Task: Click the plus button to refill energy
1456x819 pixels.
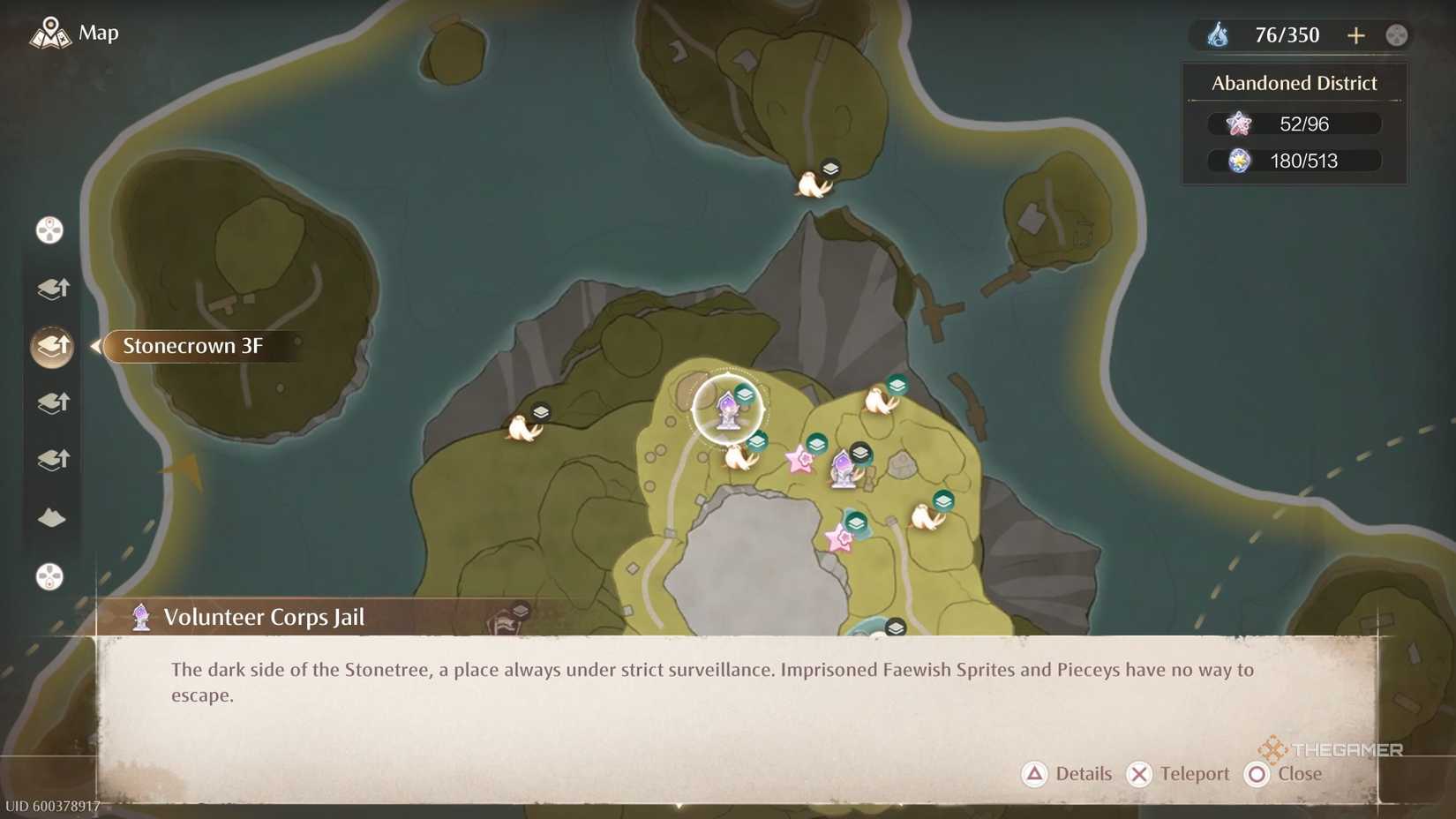Action: [x=1355, y=34]
